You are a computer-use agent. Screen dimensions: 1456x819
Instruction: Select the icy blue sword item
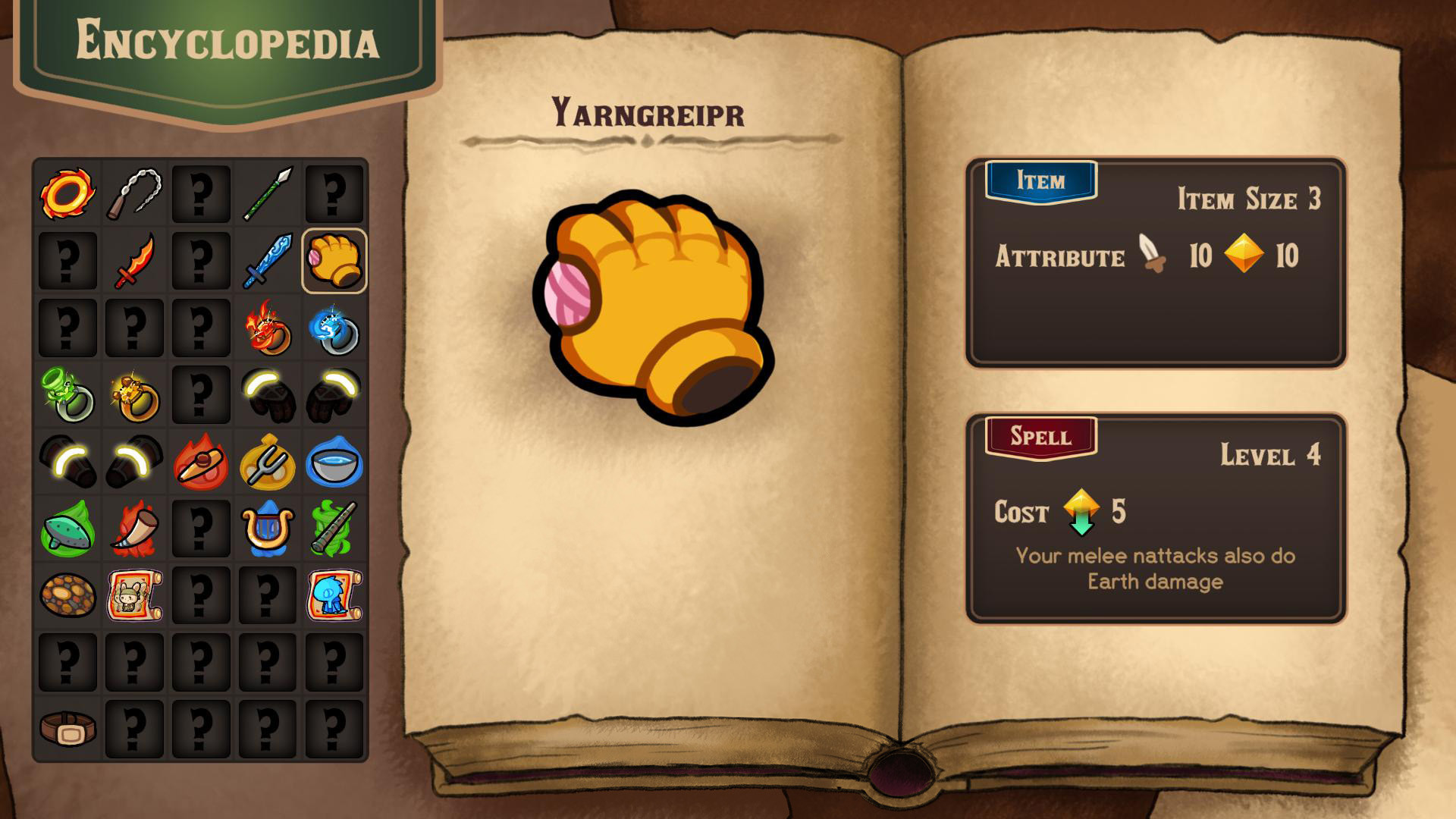click(268, 259)
